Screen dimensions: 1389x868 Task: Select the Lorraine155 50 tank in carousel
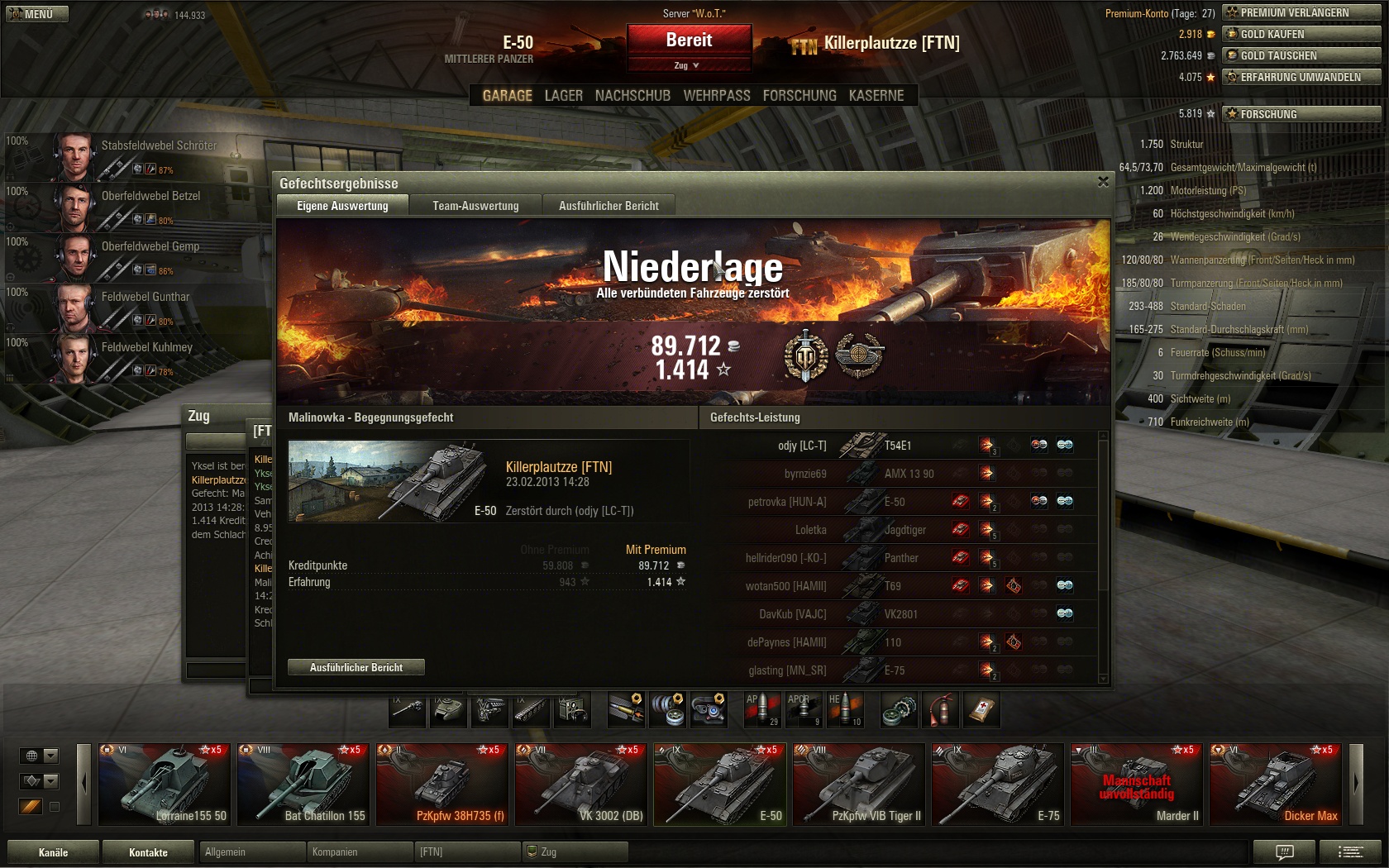point(164,784)
